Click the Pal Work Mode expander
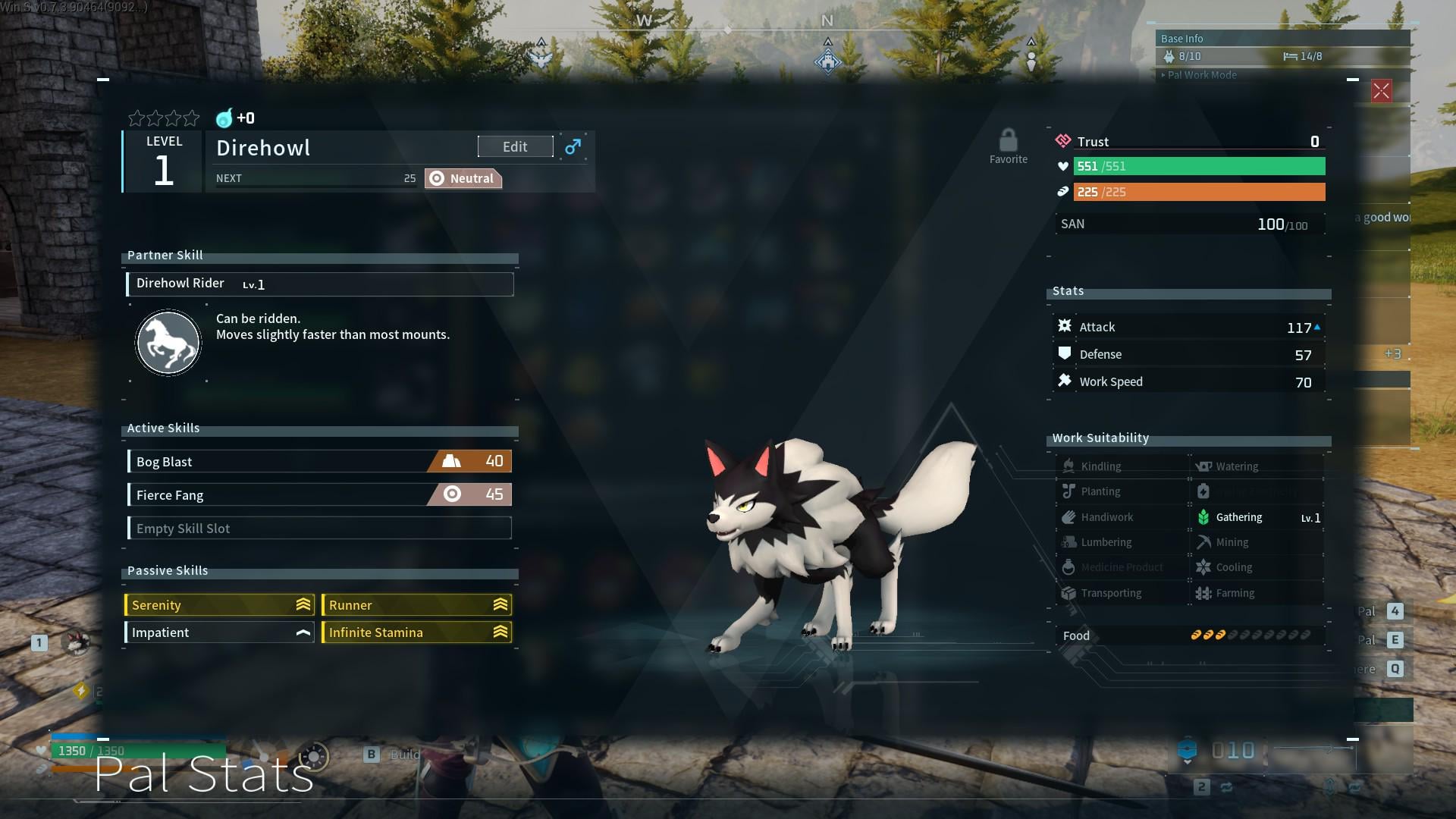Image resolution: width=1456 pixels, height=819 pixels. point(1201,75)
